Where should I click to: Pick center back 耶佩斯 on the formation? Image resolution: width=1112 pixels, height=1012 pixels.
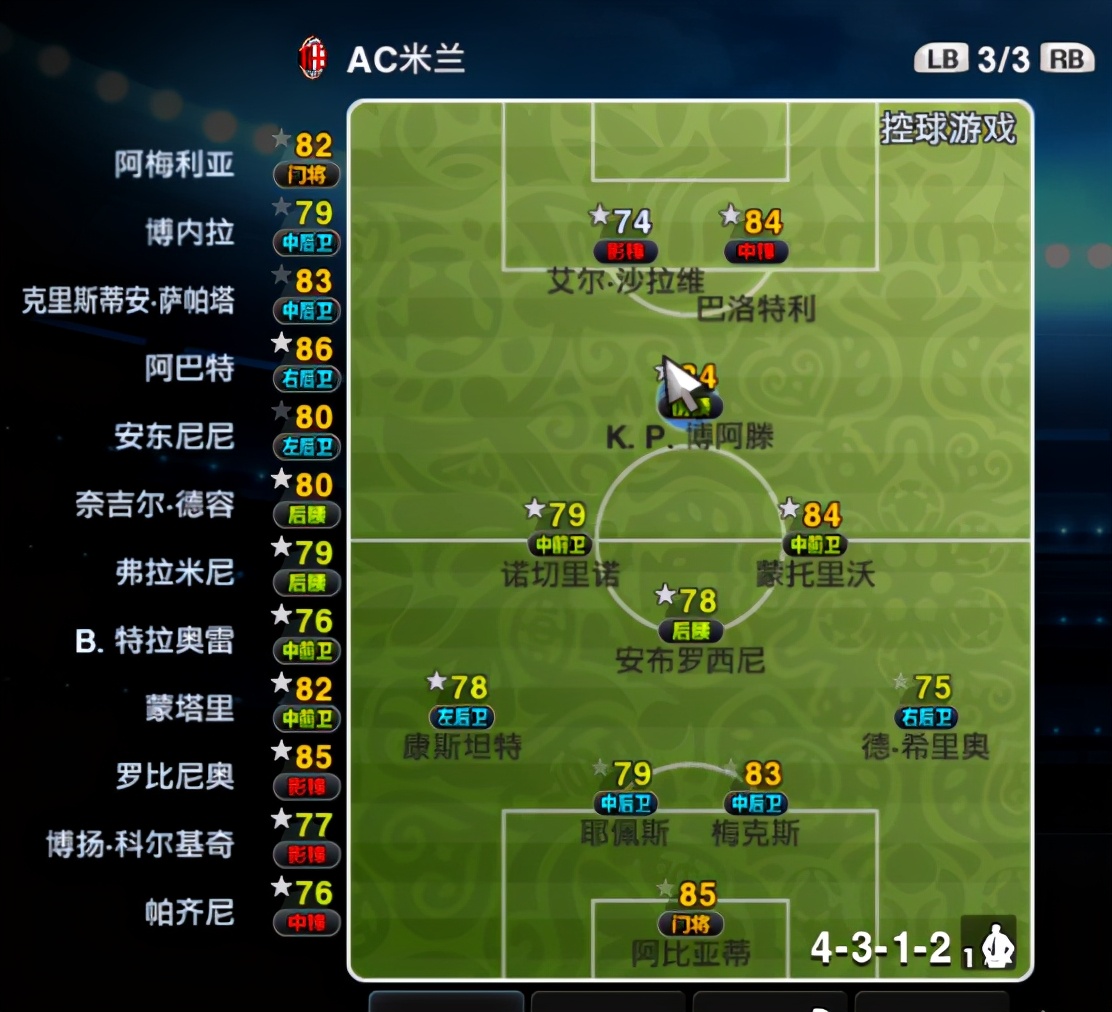click(625, 802)
